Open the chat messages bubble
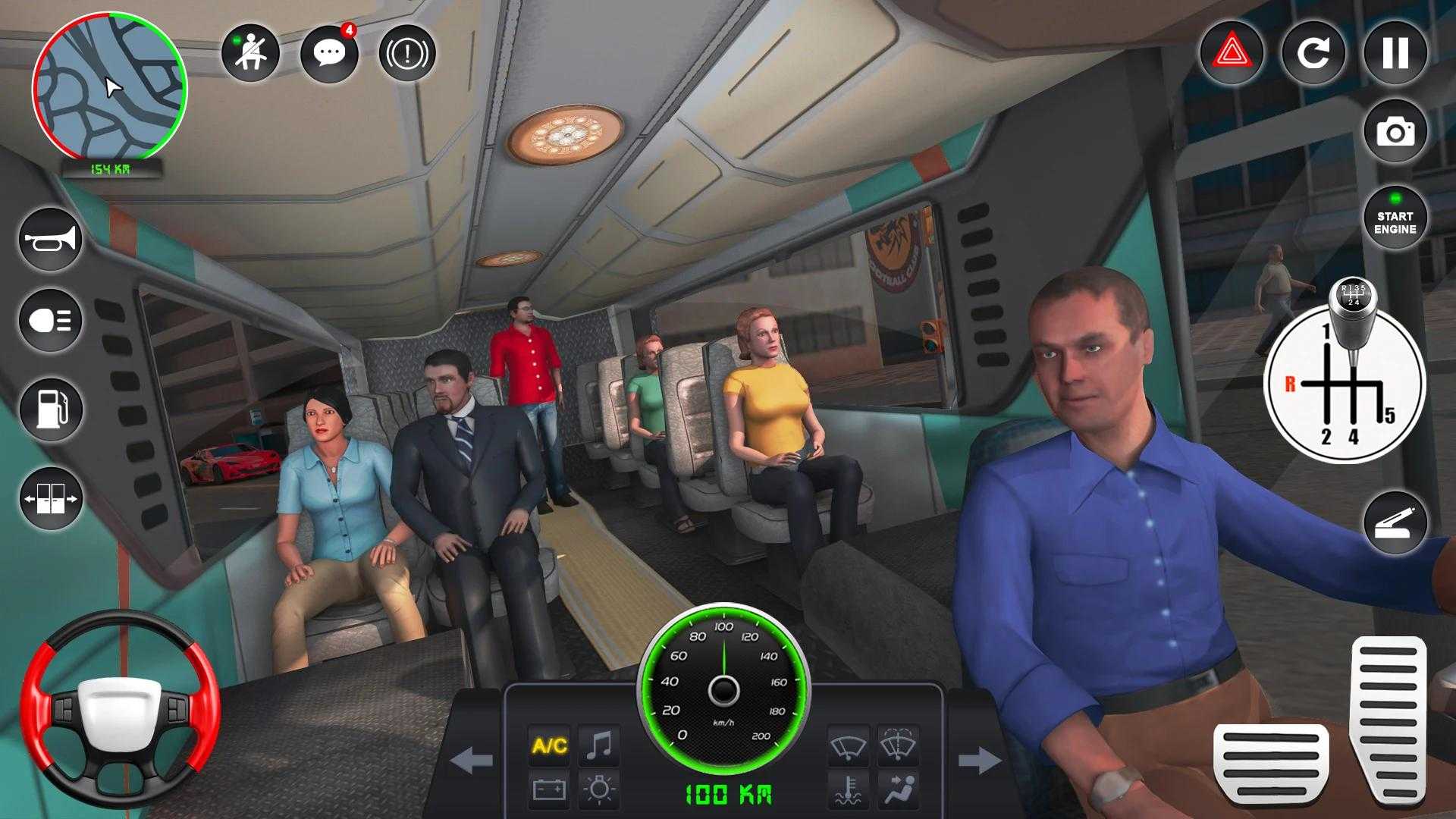This screenshot has width=1456, height=819. point(329,53)
